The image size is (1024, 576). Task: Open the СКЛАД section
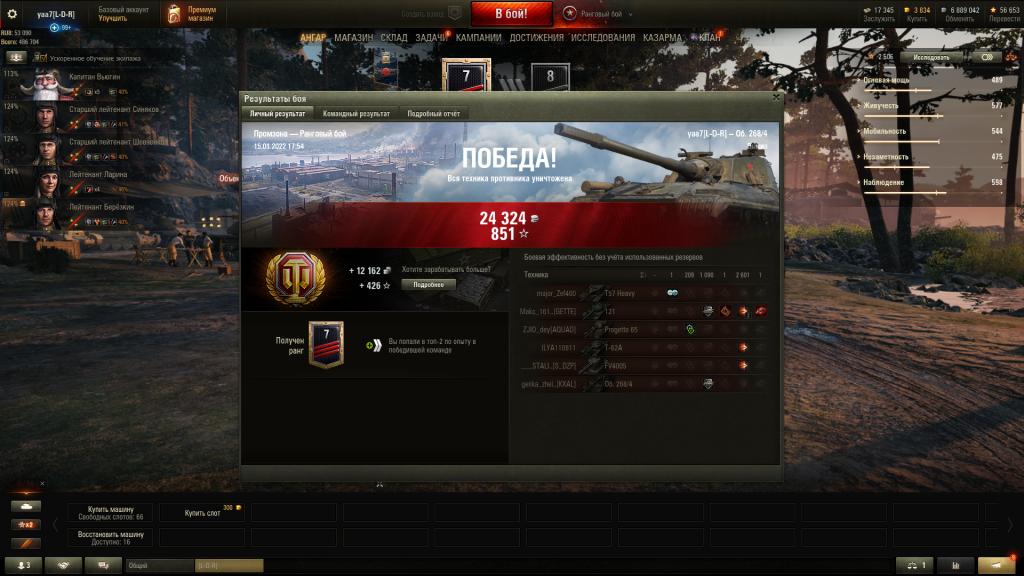(x=394, y=38)
